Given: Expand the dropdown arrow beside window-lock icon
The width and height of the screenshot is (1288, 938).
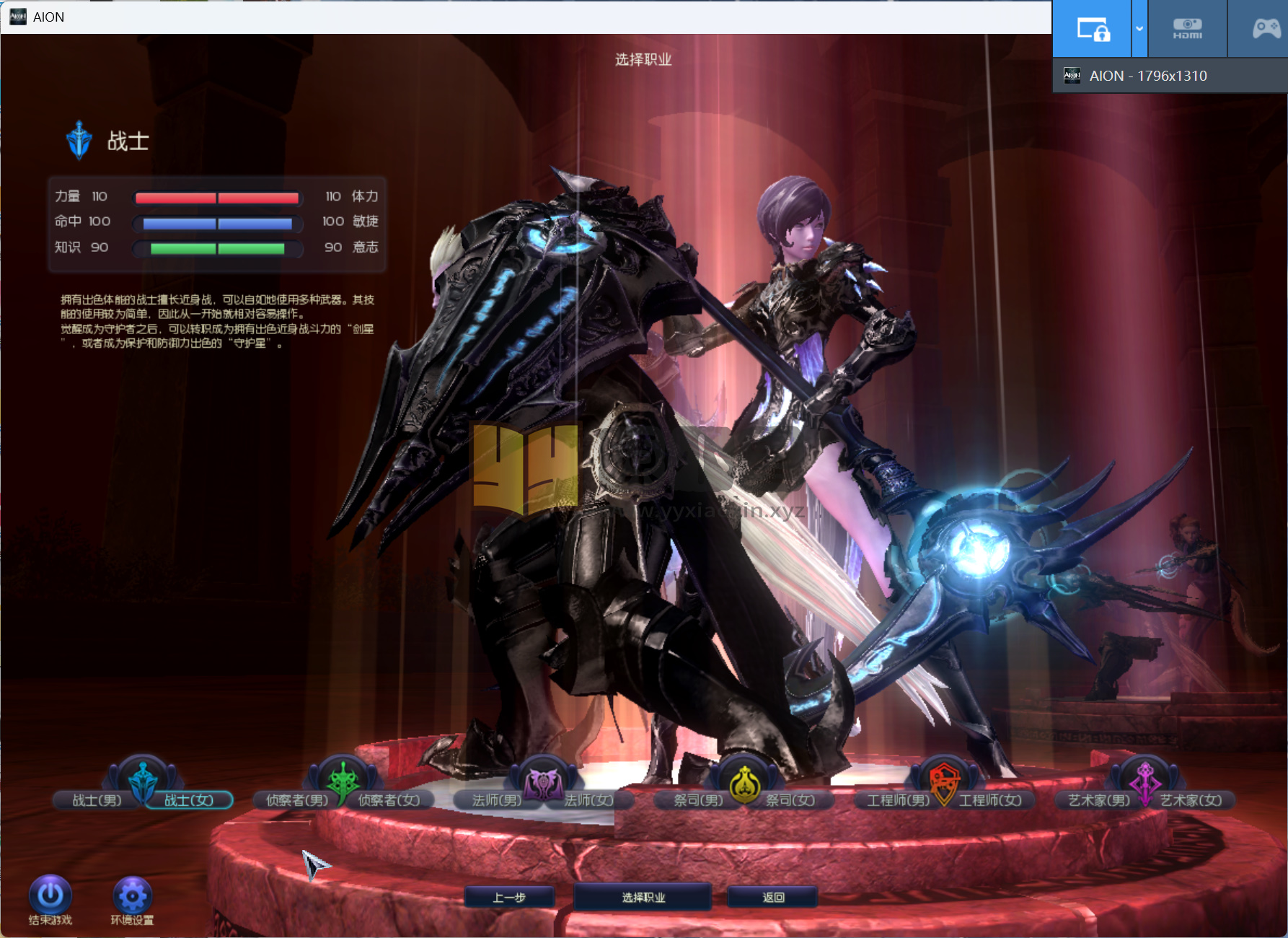Looking at the screenshot, I should coord(1139,29).
